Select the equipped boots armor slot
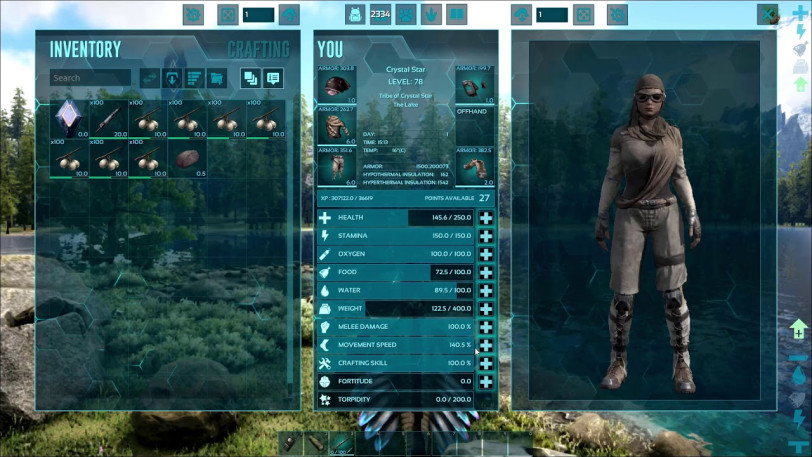812x457 pixels. coord(475,166)
